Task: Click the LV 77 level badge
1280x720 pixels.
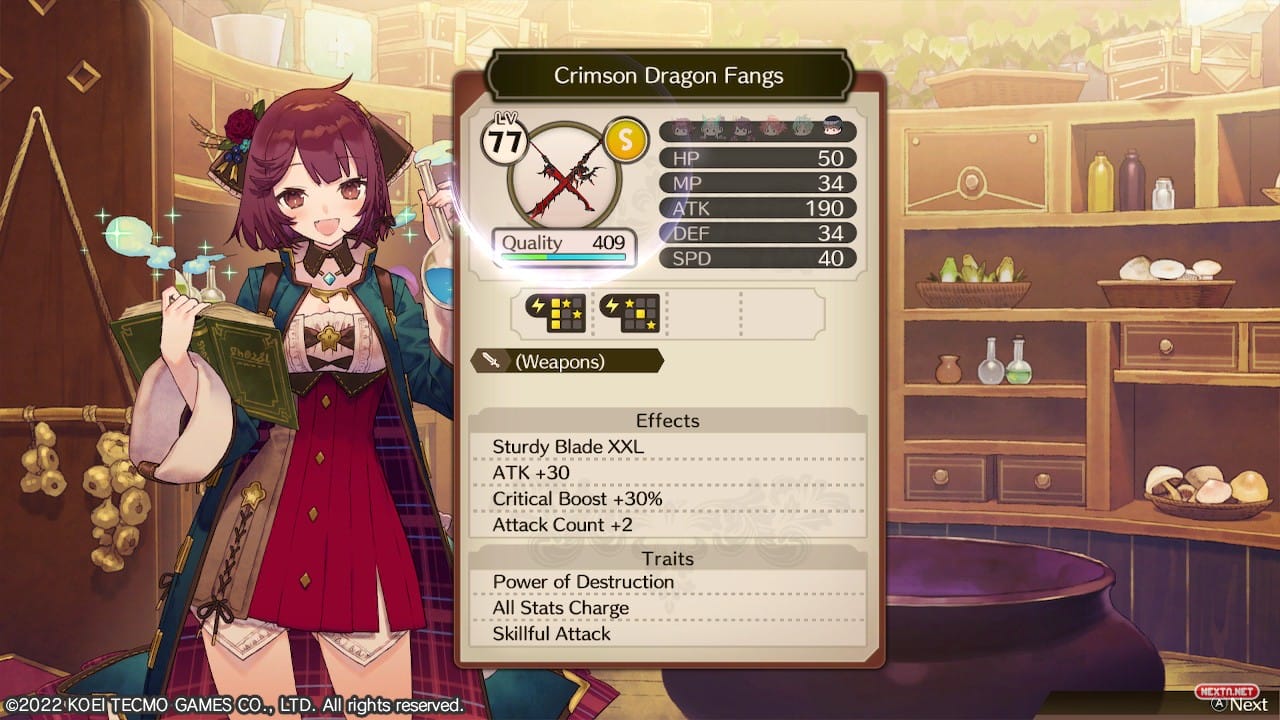Action: (x=506, y=138)
